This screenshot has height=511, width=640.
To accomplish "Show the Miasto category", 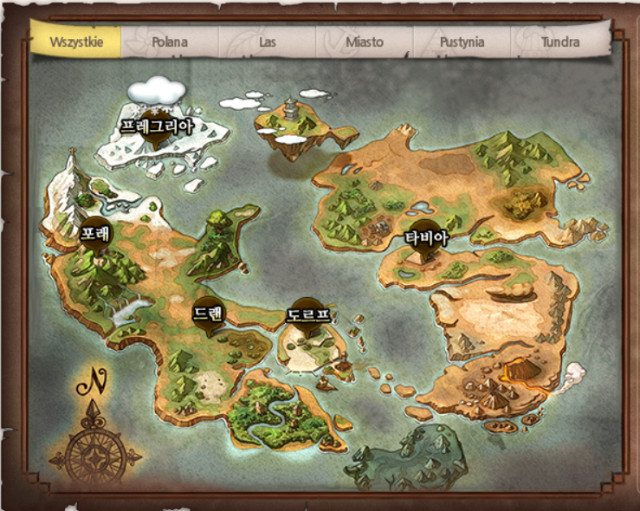I will (364, 42).
